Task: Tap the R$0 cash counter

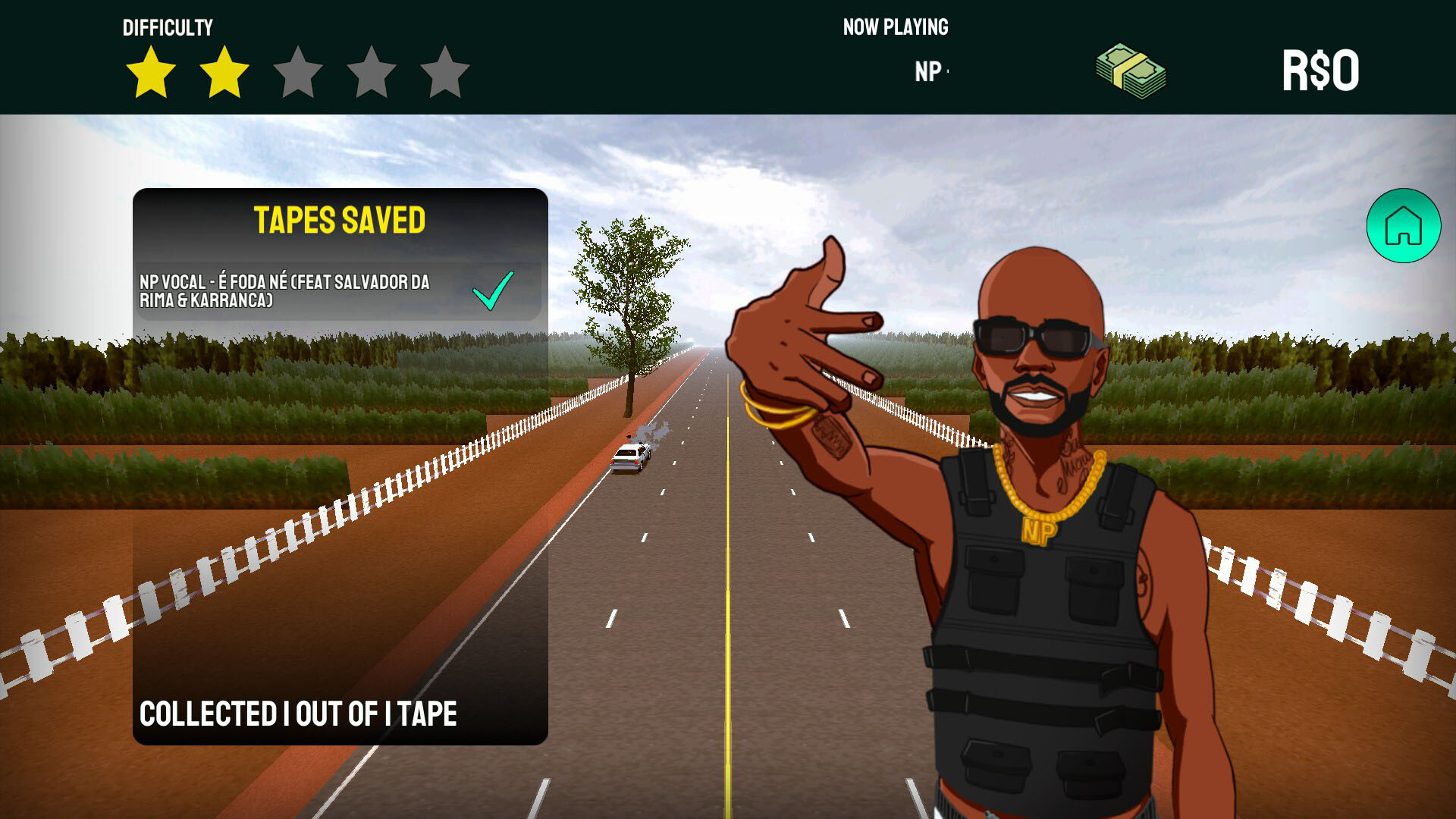Action: 1323,68
